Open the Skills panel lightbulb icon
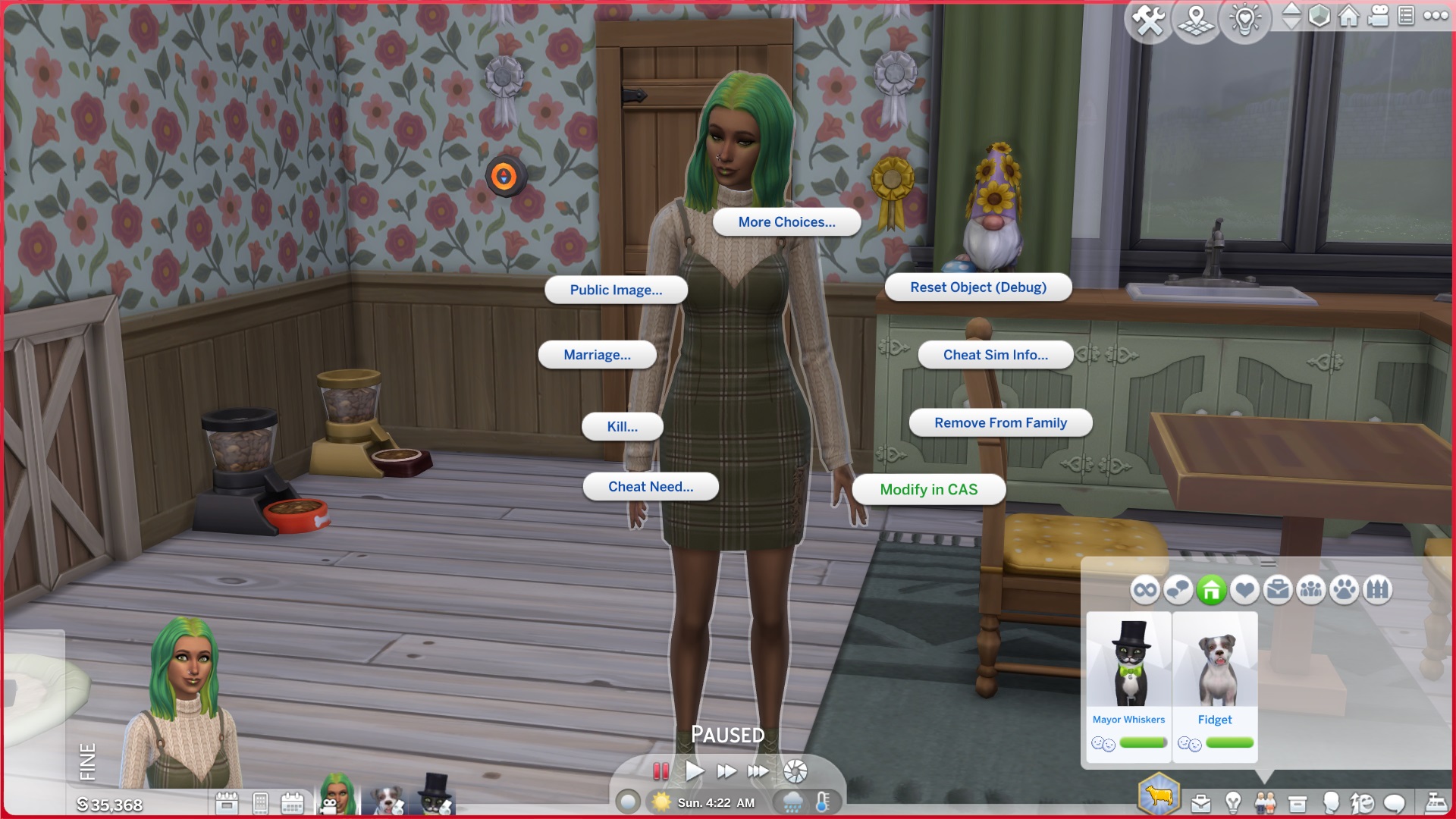Screen dimensions: 1456x819 click(1232, 802)
